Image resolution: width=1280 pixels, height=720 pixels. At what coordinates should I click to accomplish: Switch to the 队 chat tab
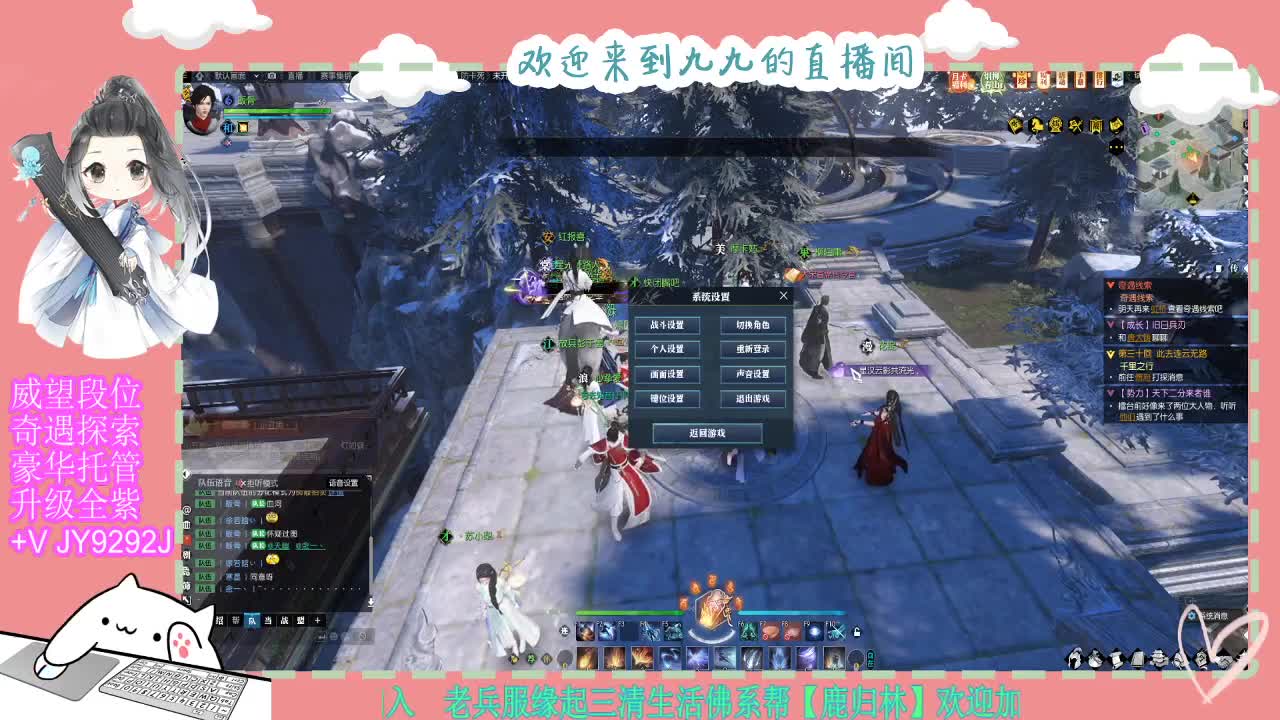tap(254, 620)
